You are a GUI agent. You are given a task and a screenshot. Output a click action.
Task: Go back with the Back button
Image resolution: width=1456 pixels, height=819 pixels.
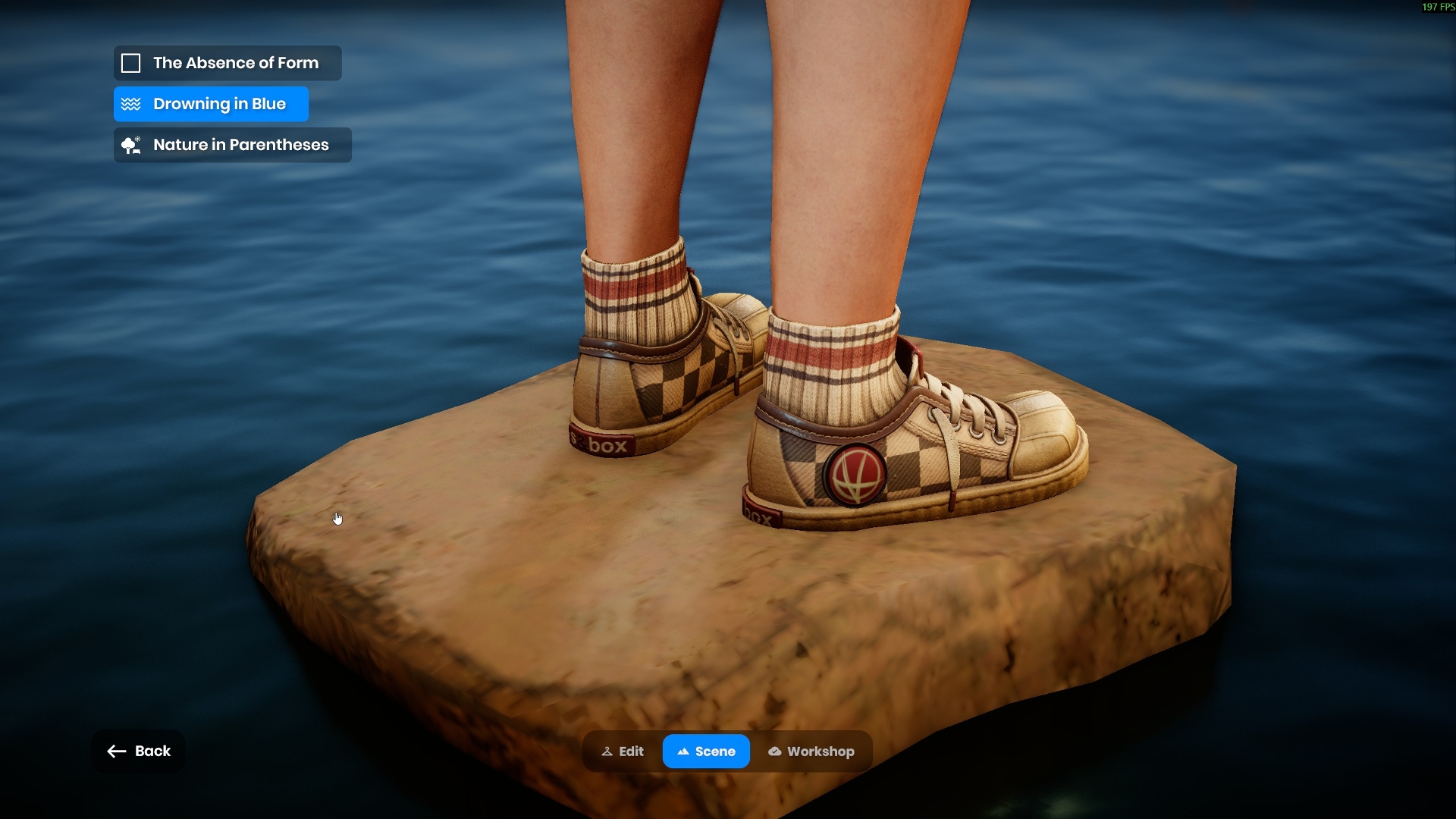coord(138,751)
